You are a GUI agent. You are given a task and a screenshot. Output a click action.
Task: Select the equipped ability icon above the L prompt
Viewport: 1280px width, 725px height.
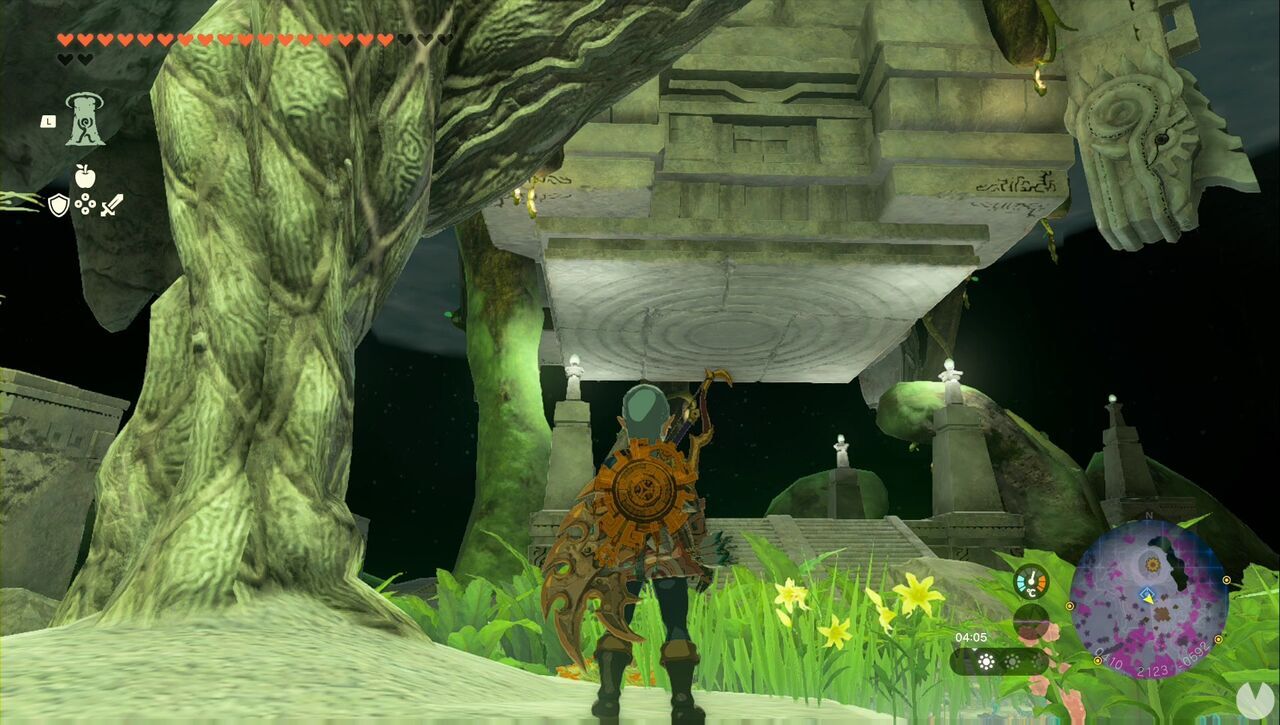tap(84, 121)
